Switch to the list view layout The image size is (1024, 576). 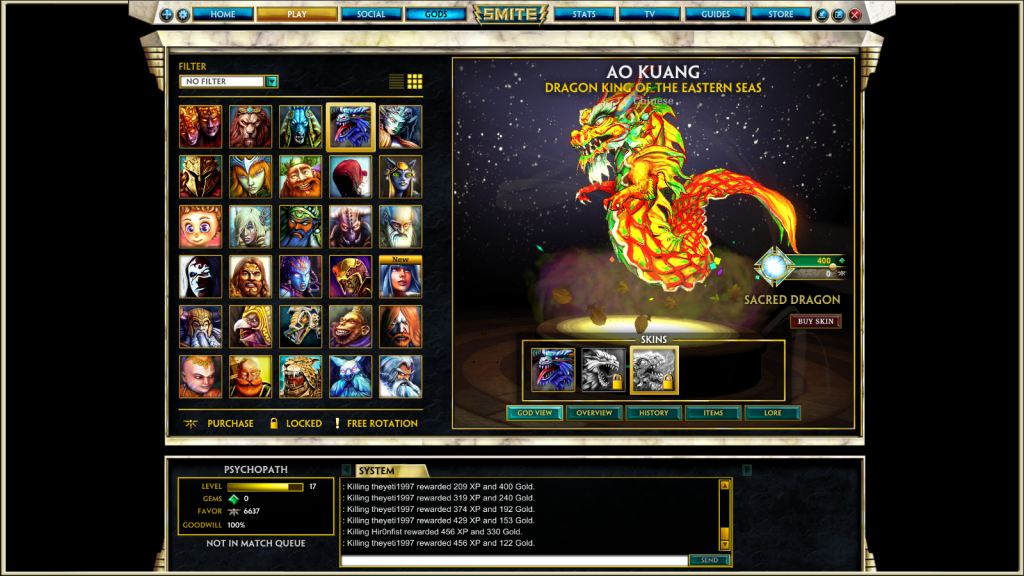pos(397,81)
